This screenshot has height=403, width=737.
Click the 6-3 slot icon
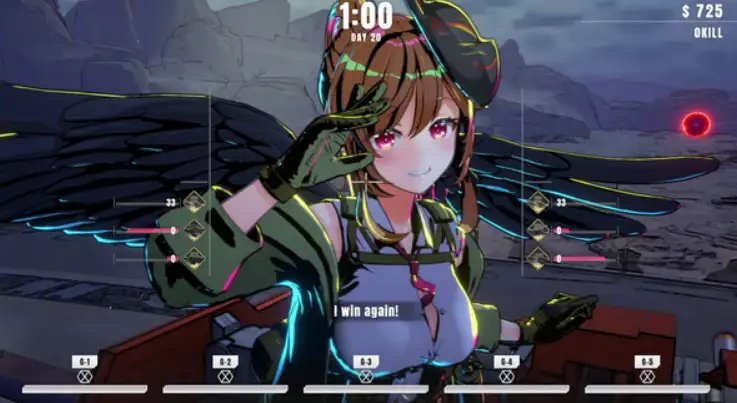(366, 376)
